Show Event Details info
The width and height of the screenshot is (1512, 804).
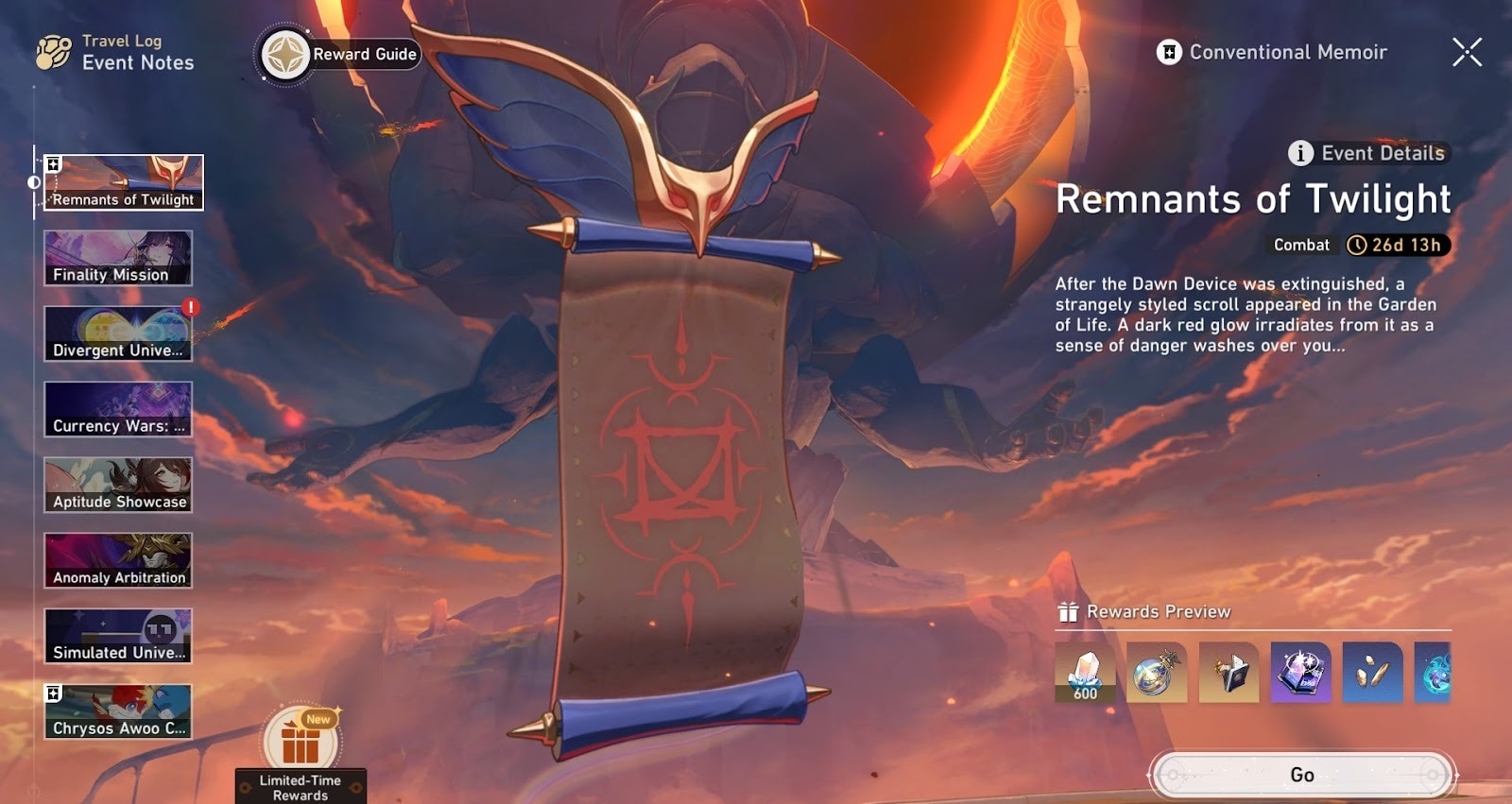[1367, 153]
